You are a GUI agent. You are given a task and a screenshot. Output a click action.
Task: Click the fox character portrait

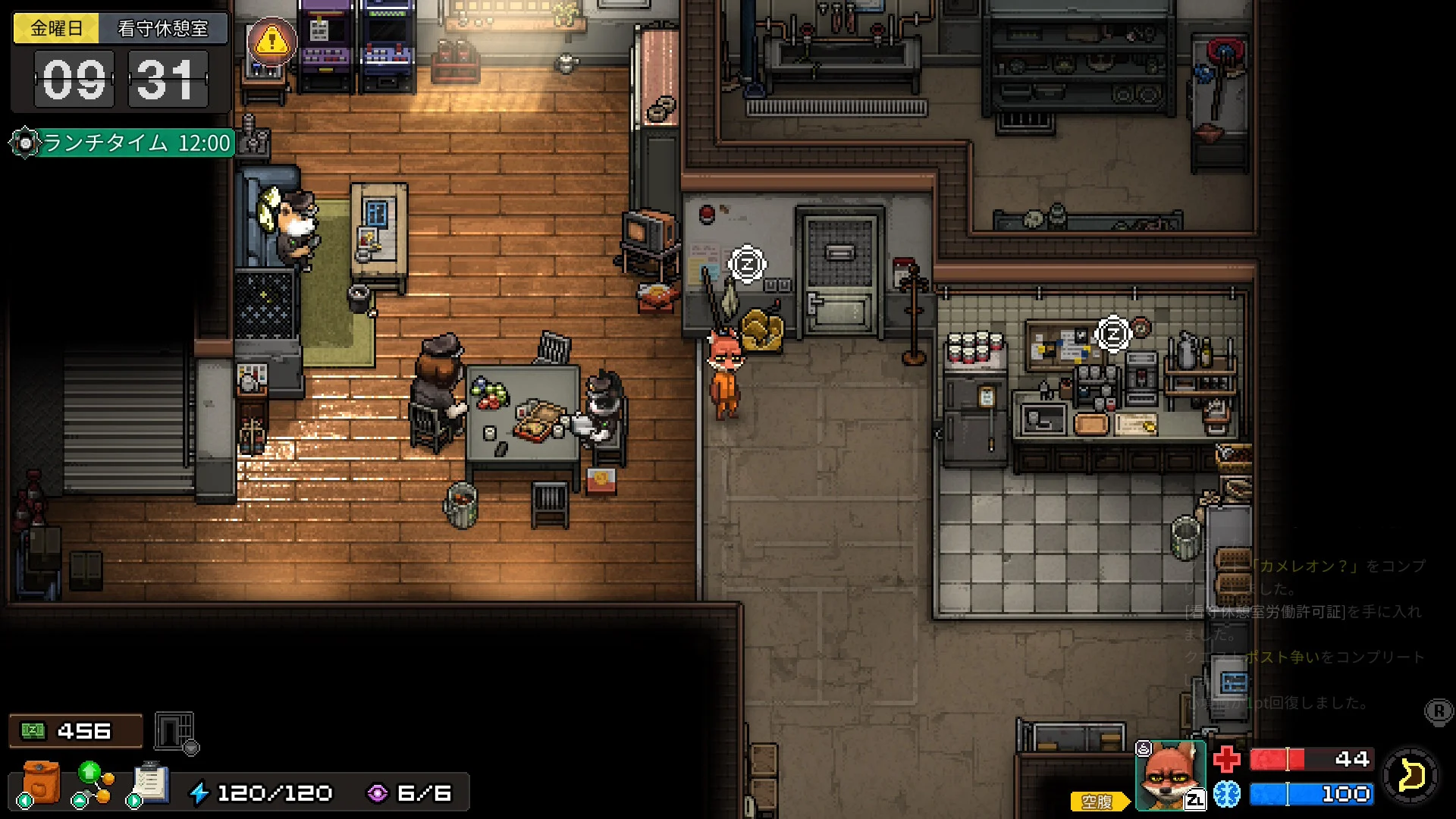1170,775
